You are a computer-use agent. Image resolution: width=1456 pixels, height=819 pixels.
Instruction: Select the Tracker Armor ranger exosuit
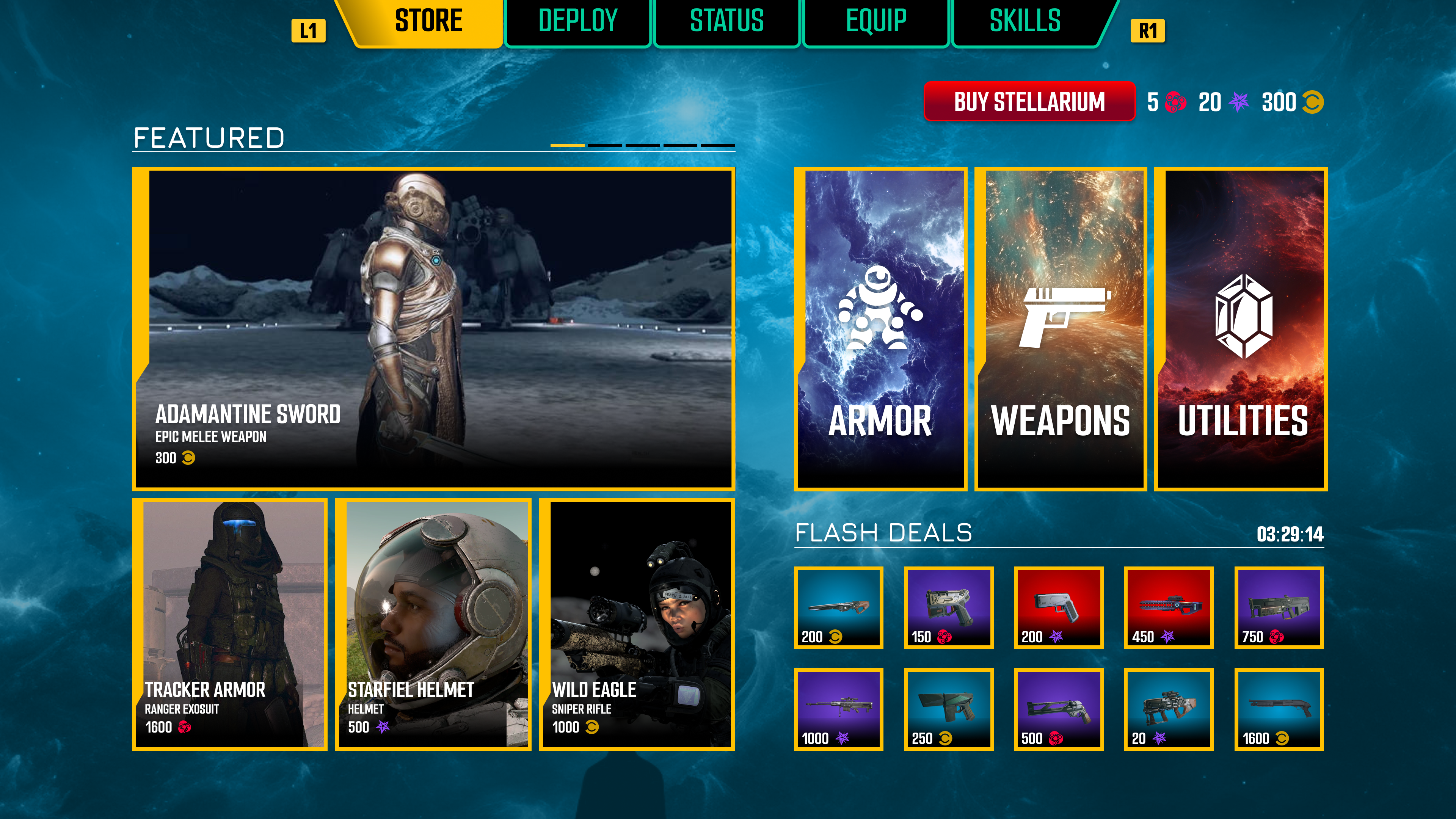(x=229, y=624)
